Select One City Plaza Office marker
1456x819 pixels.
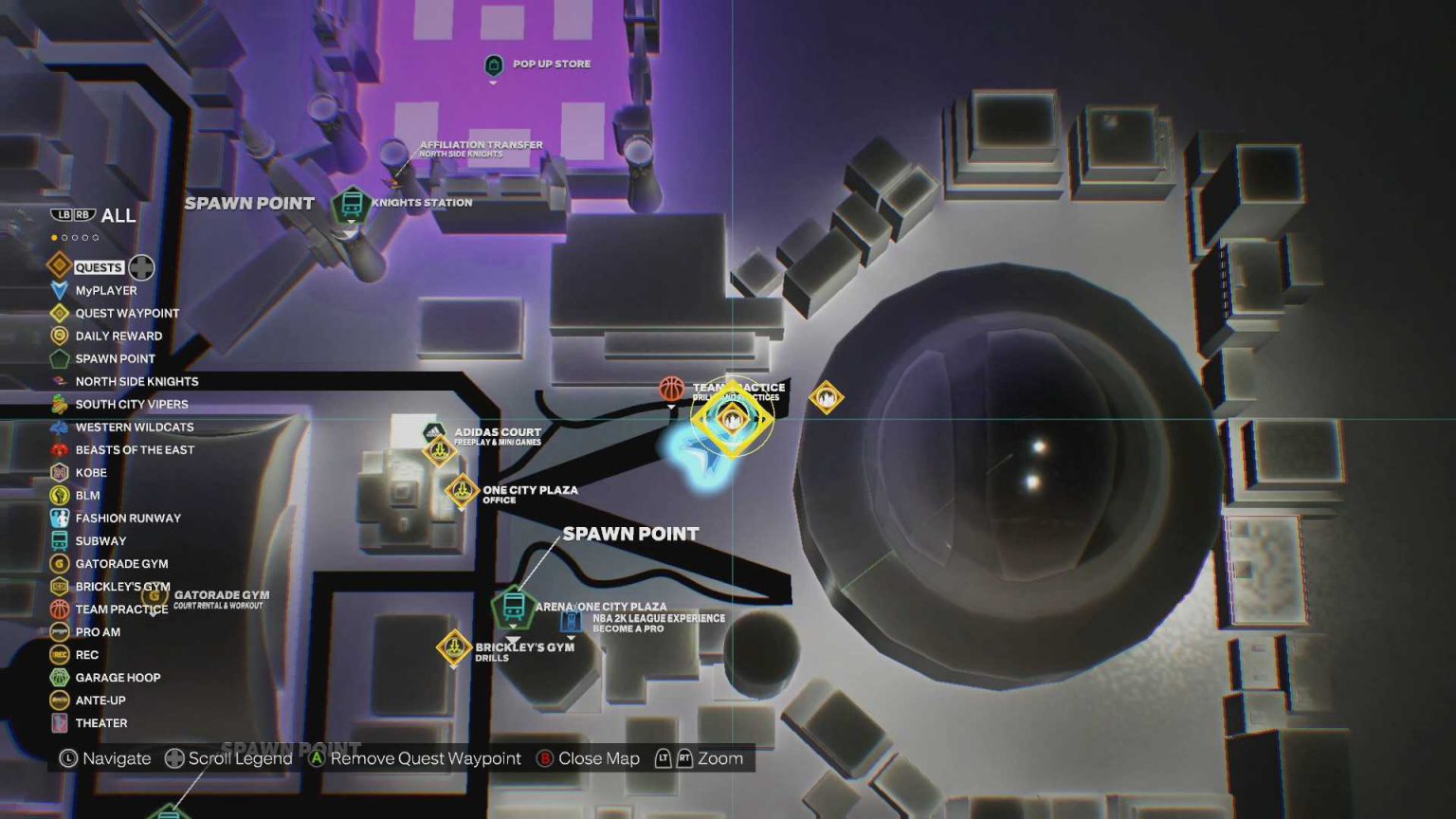pos(462,491)
